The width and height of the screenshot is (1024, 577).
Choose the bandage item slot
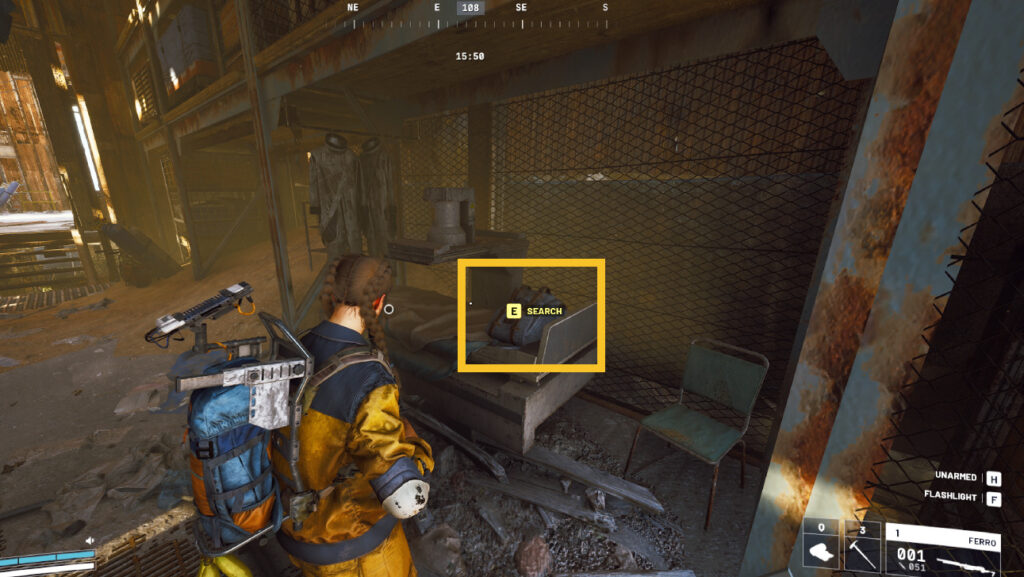click(x=821, y=547)
